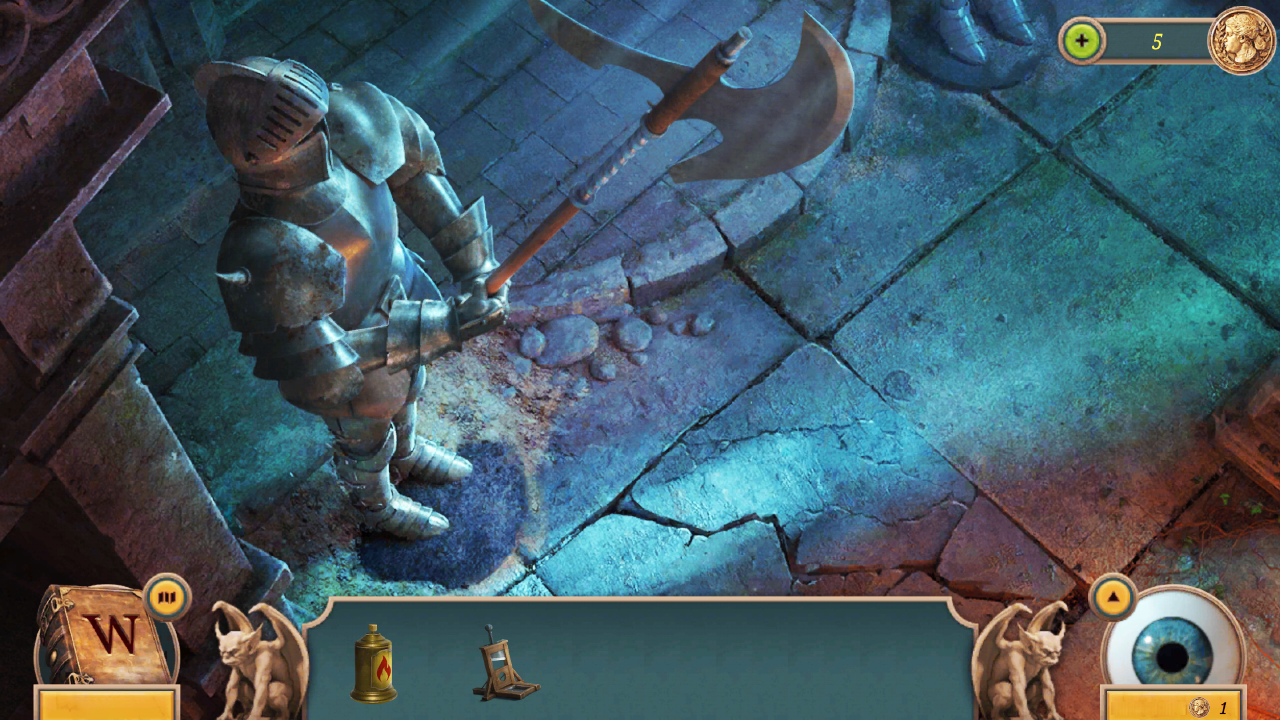Open the coin purchase panel showing 5
Viewport: 1280px width, 720px height.
[1081, 42]
